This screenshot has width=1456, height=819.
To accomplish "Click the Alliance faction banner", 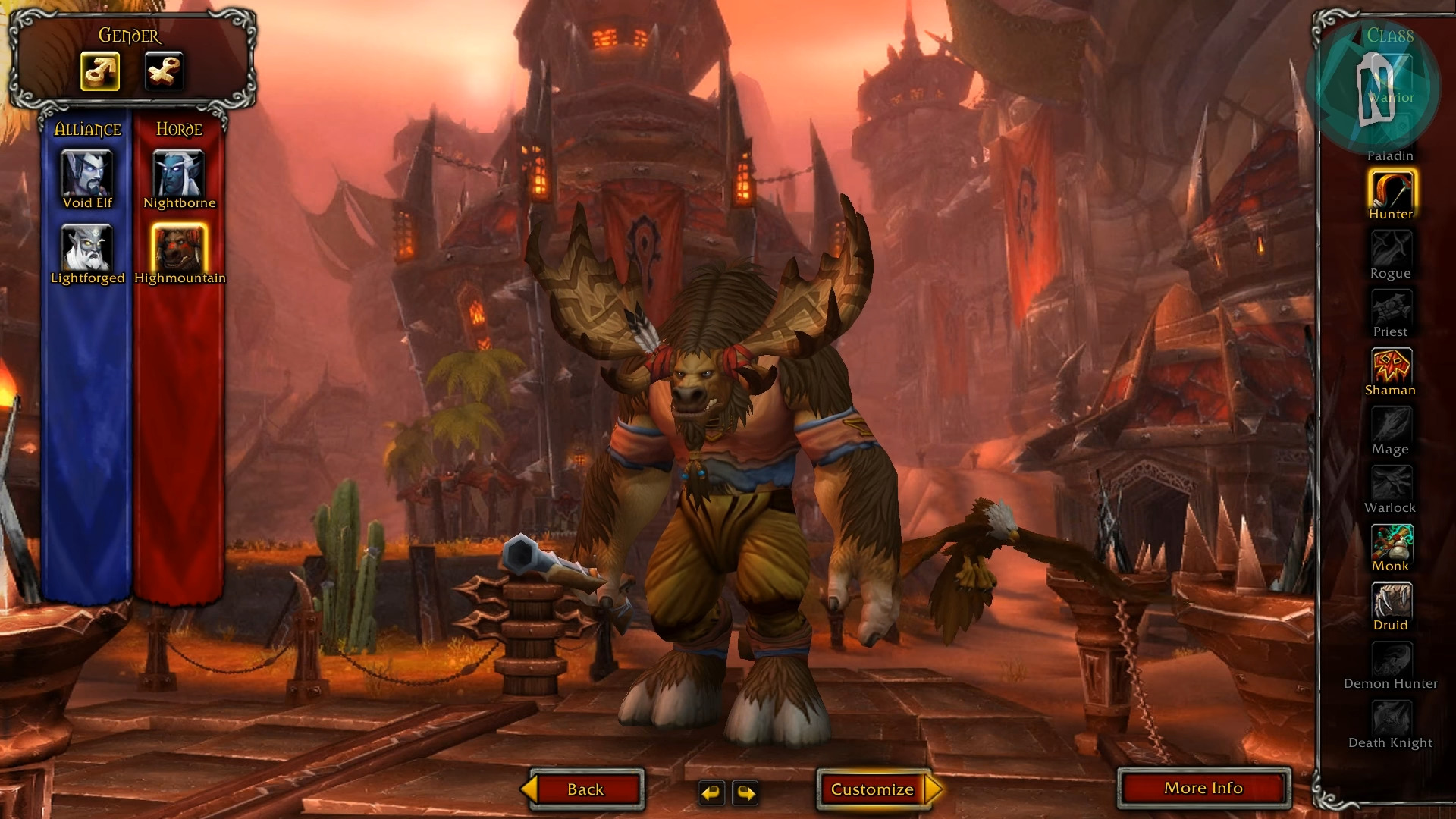I will click(87, 130).
